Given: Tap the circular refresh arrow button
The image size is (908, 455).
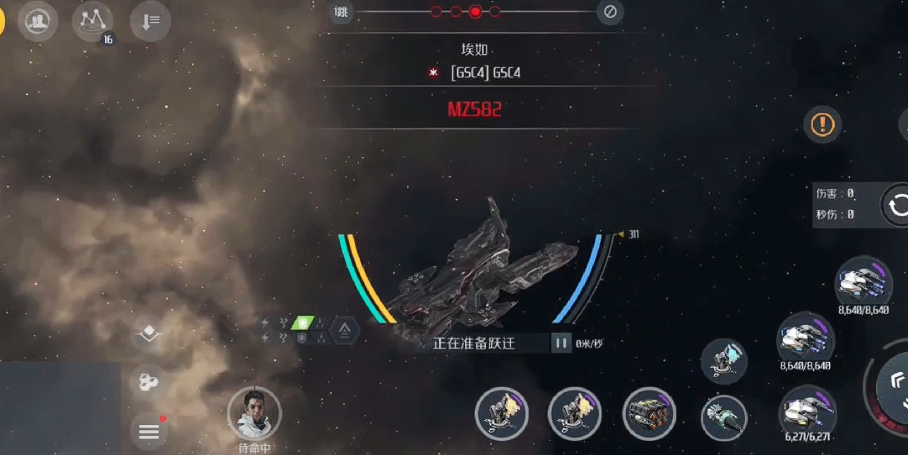Looking at the screenshot, I should click(x=897, y=206).
